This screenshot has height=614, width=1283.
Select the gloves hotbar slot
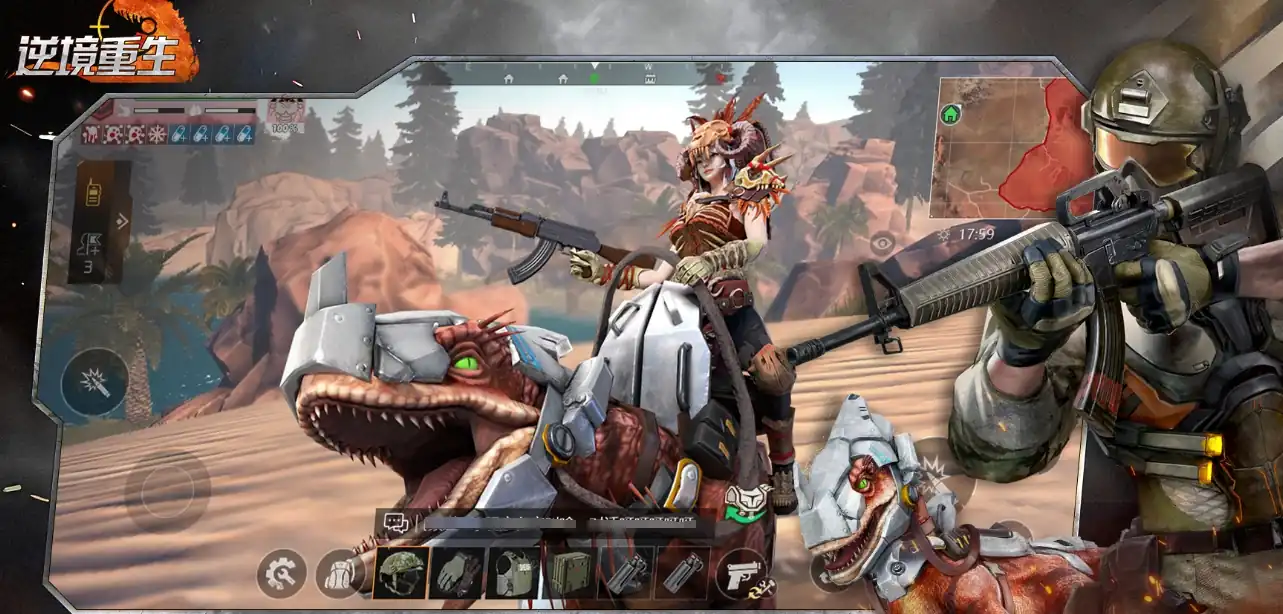pyautogui.click(x=457, y=573)
